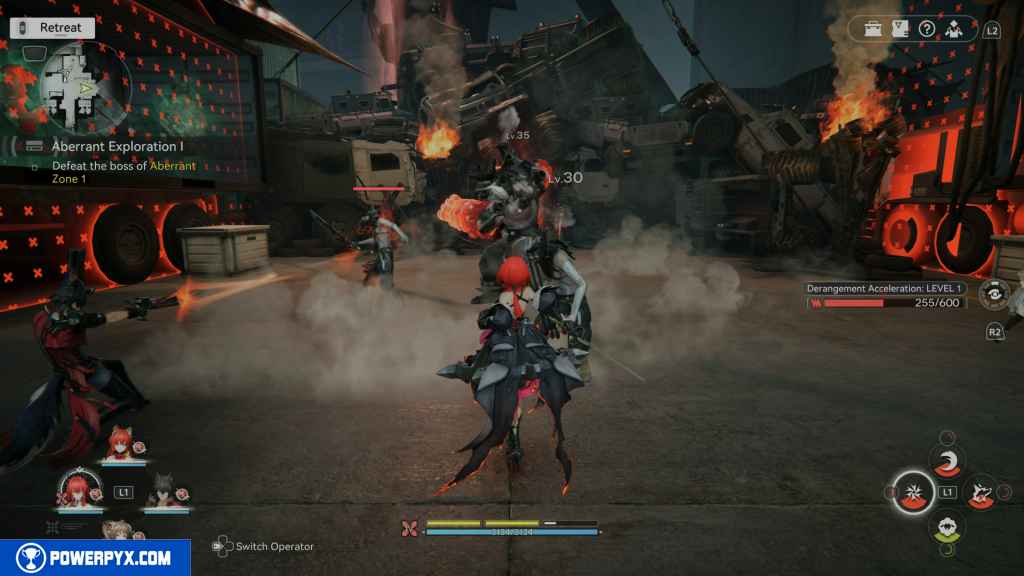Viewport: 1024px width, 576px height.
Task: Select the blonde operator portrait
Action: coord(118,530)
